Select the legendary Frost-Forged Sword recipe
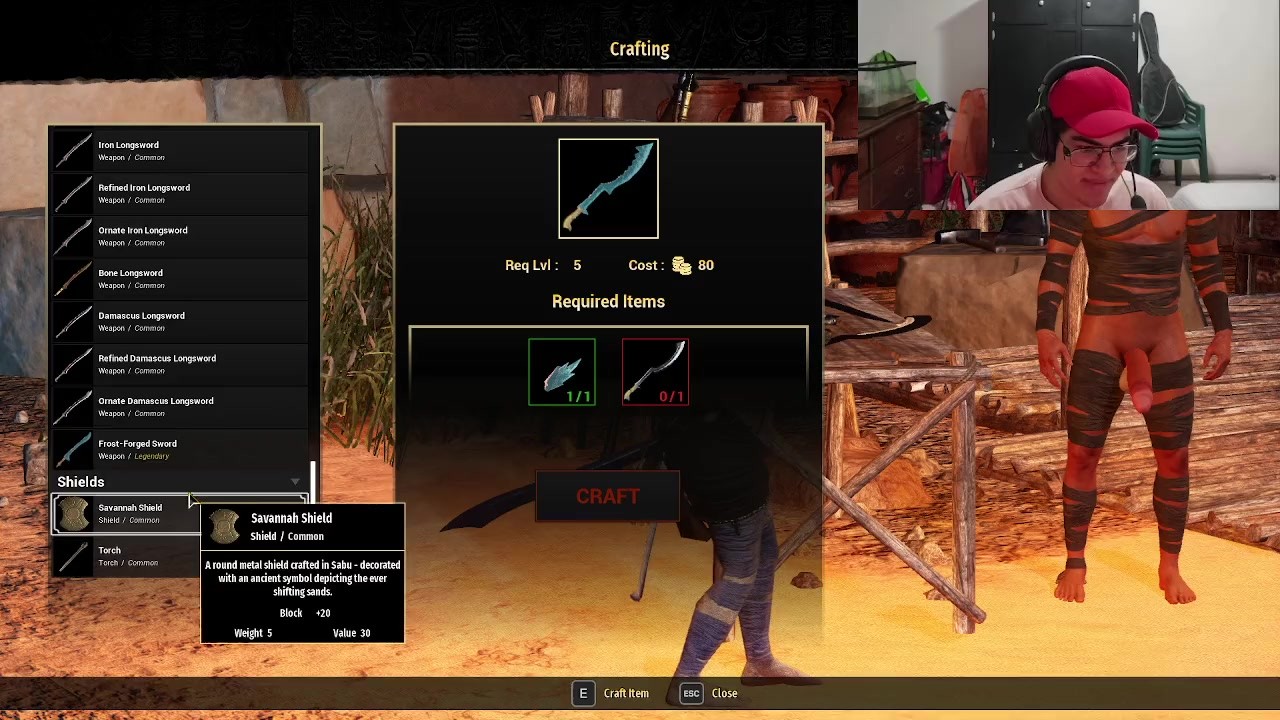The height and width of the screenshot is (720, 1280). 180,449
